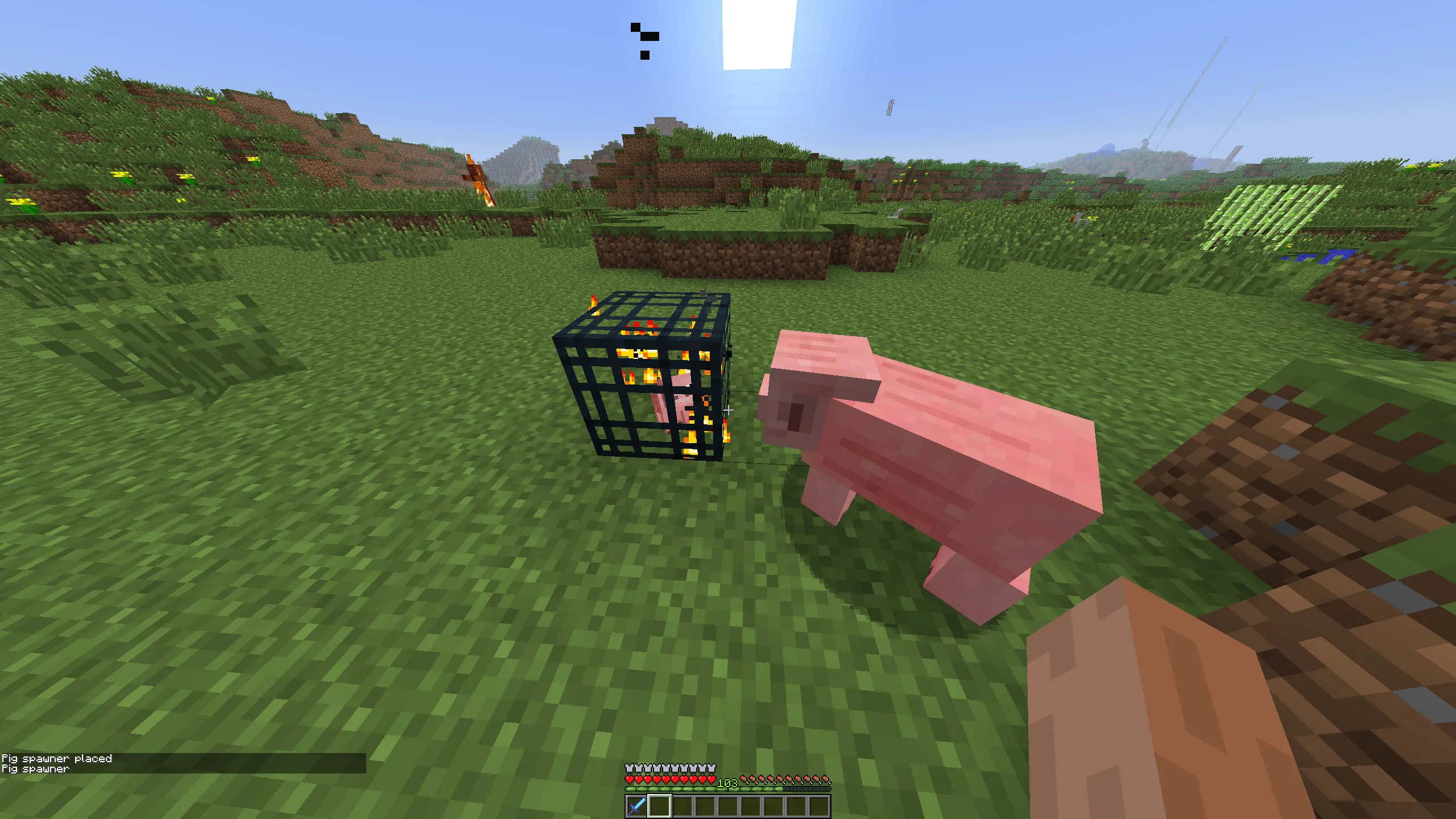Click the crosshair at screen center

coord(728,409)
